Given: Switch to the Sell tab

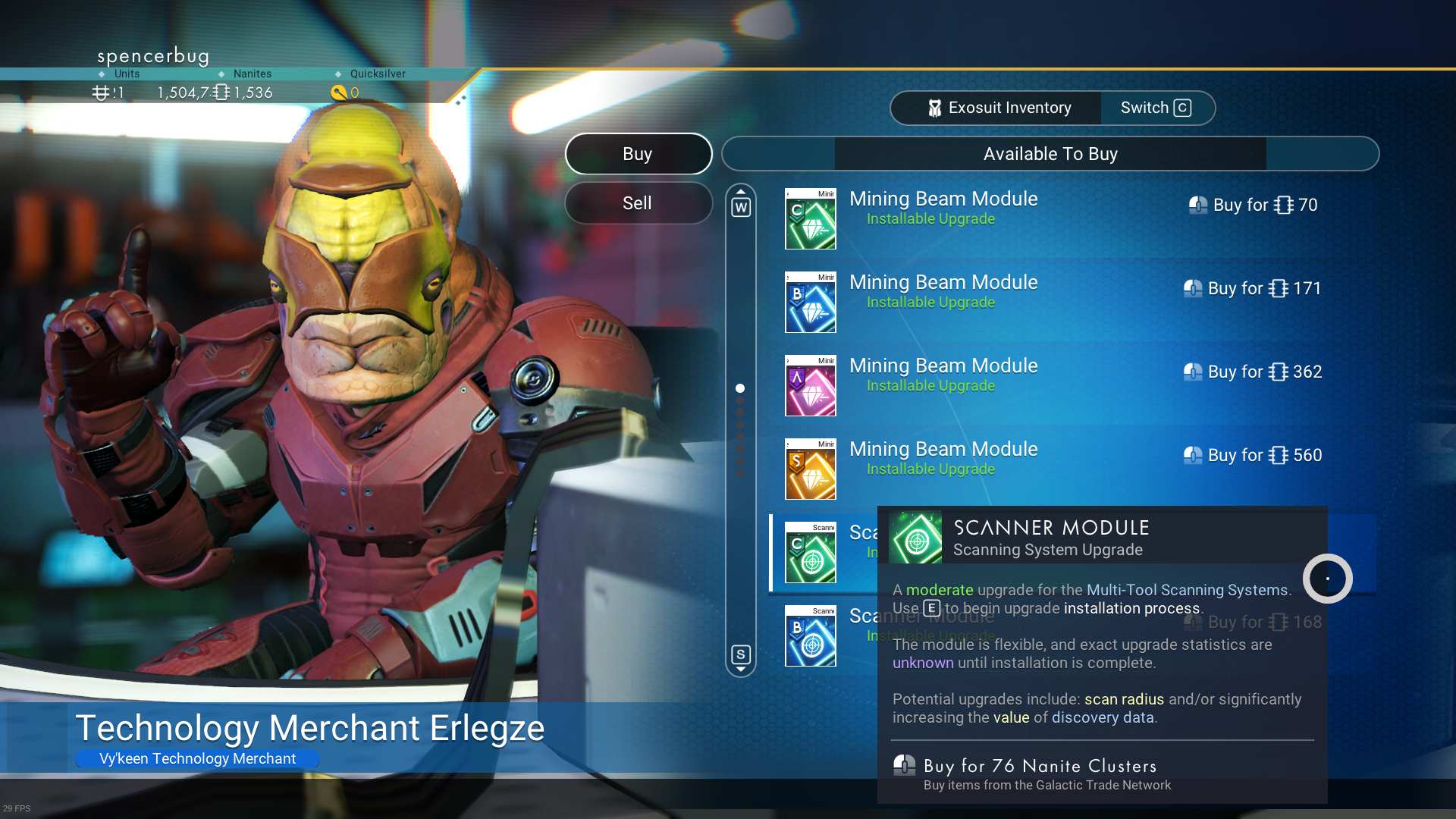Looking at the screenshot, I should click(x=638, y=203).
